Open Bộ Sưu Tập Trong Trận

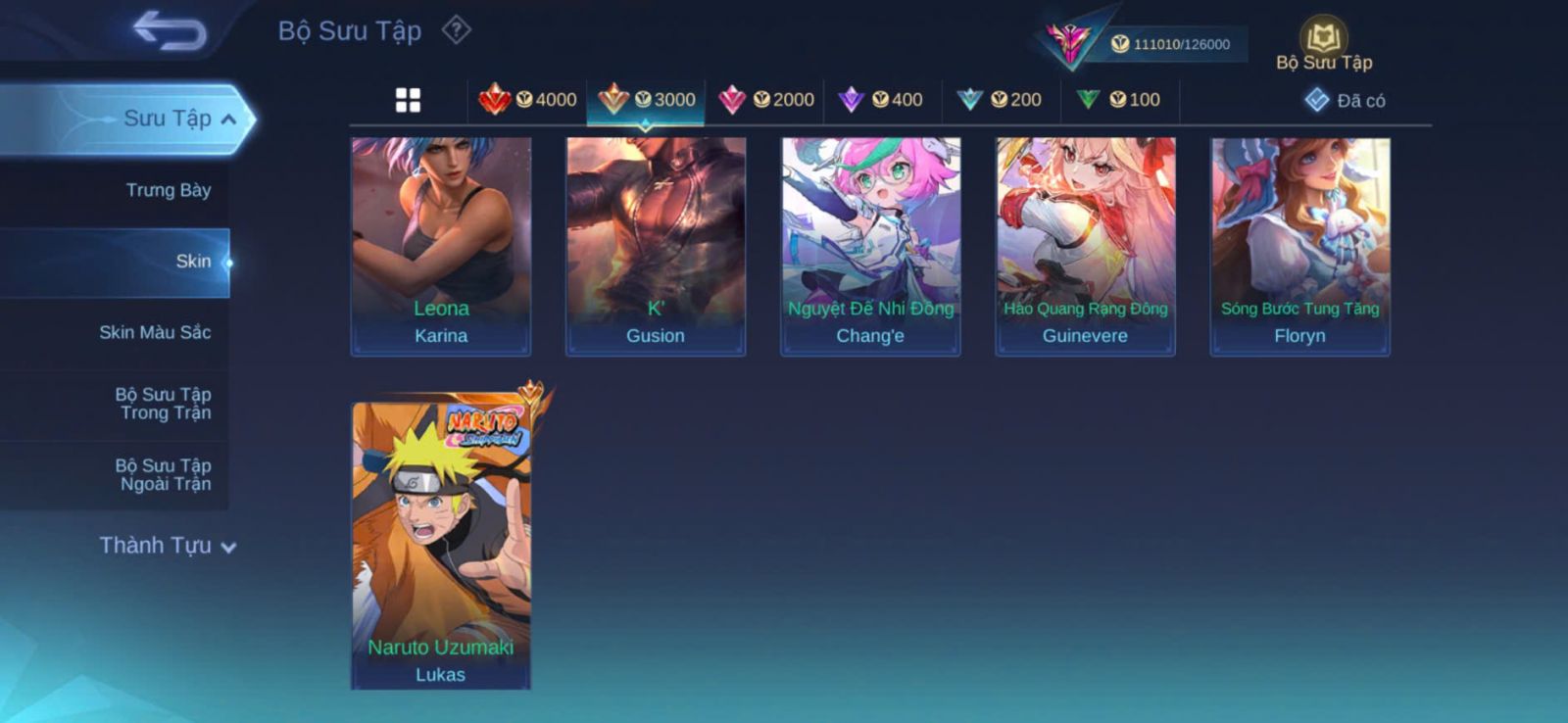coord(163,404)
